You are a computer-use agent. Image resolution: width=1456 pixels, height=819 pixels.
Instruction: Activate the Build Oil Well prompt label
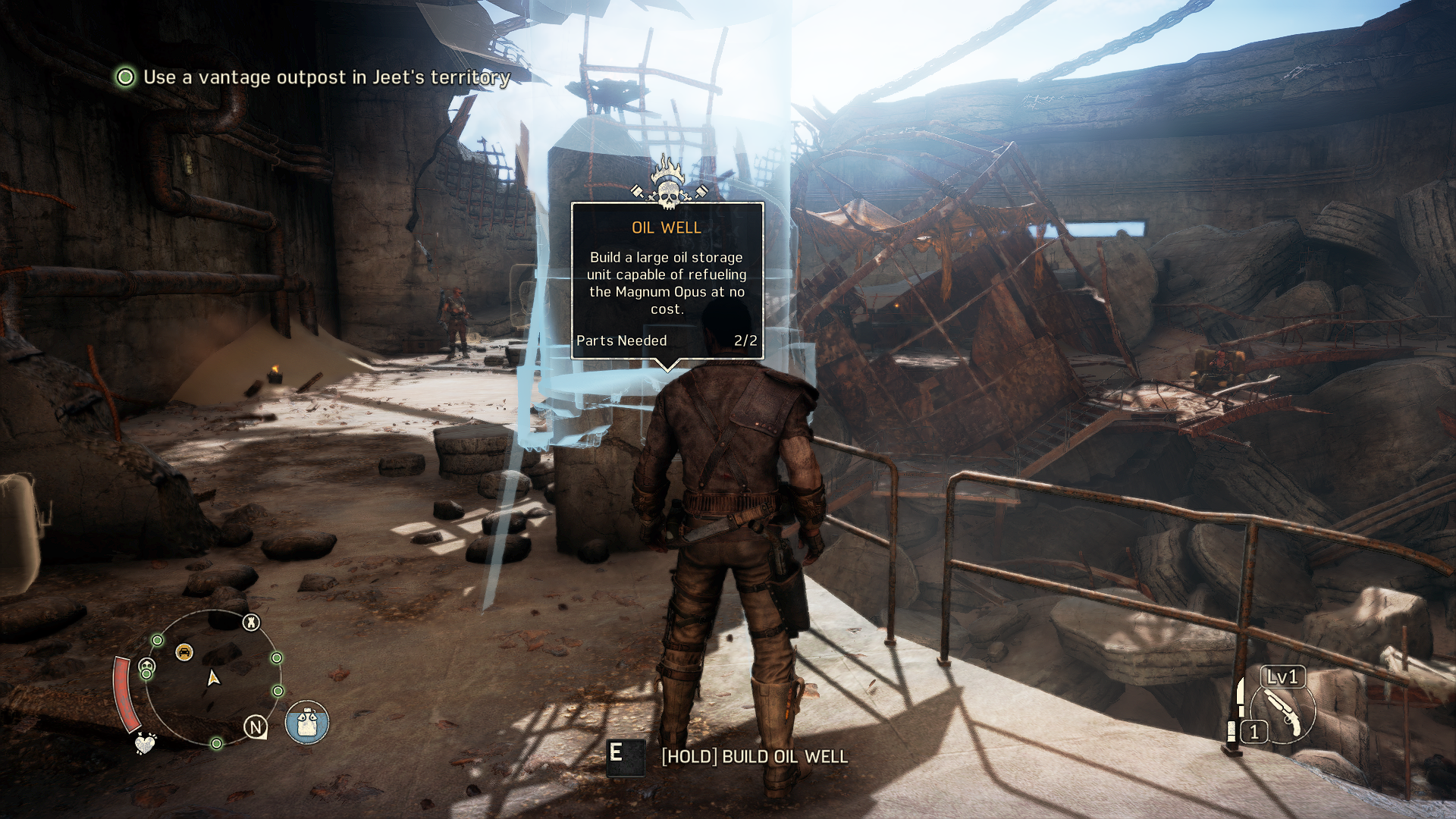755,757
